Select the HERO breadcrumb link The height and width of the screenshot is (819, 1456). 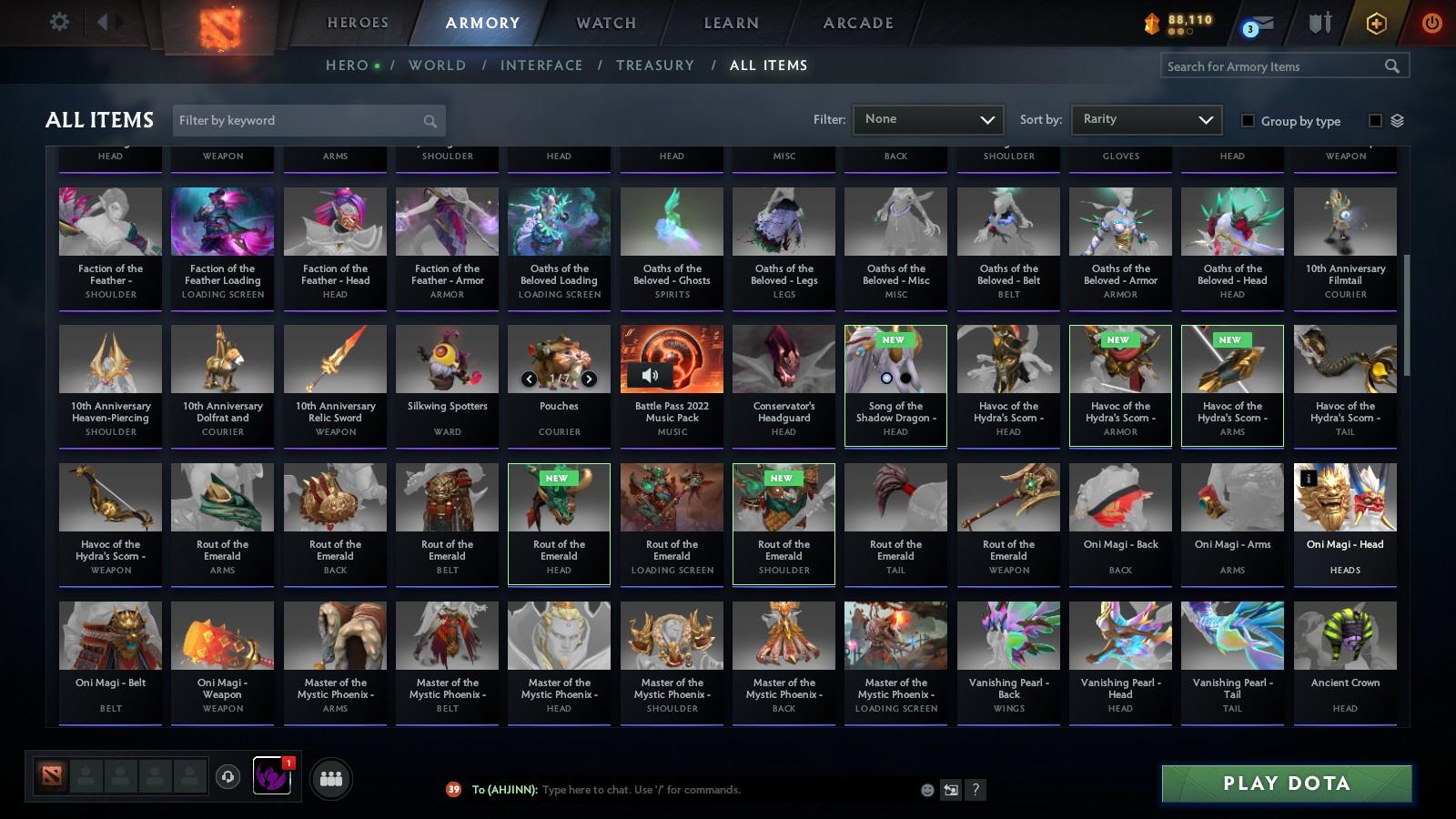click(344, 65)
